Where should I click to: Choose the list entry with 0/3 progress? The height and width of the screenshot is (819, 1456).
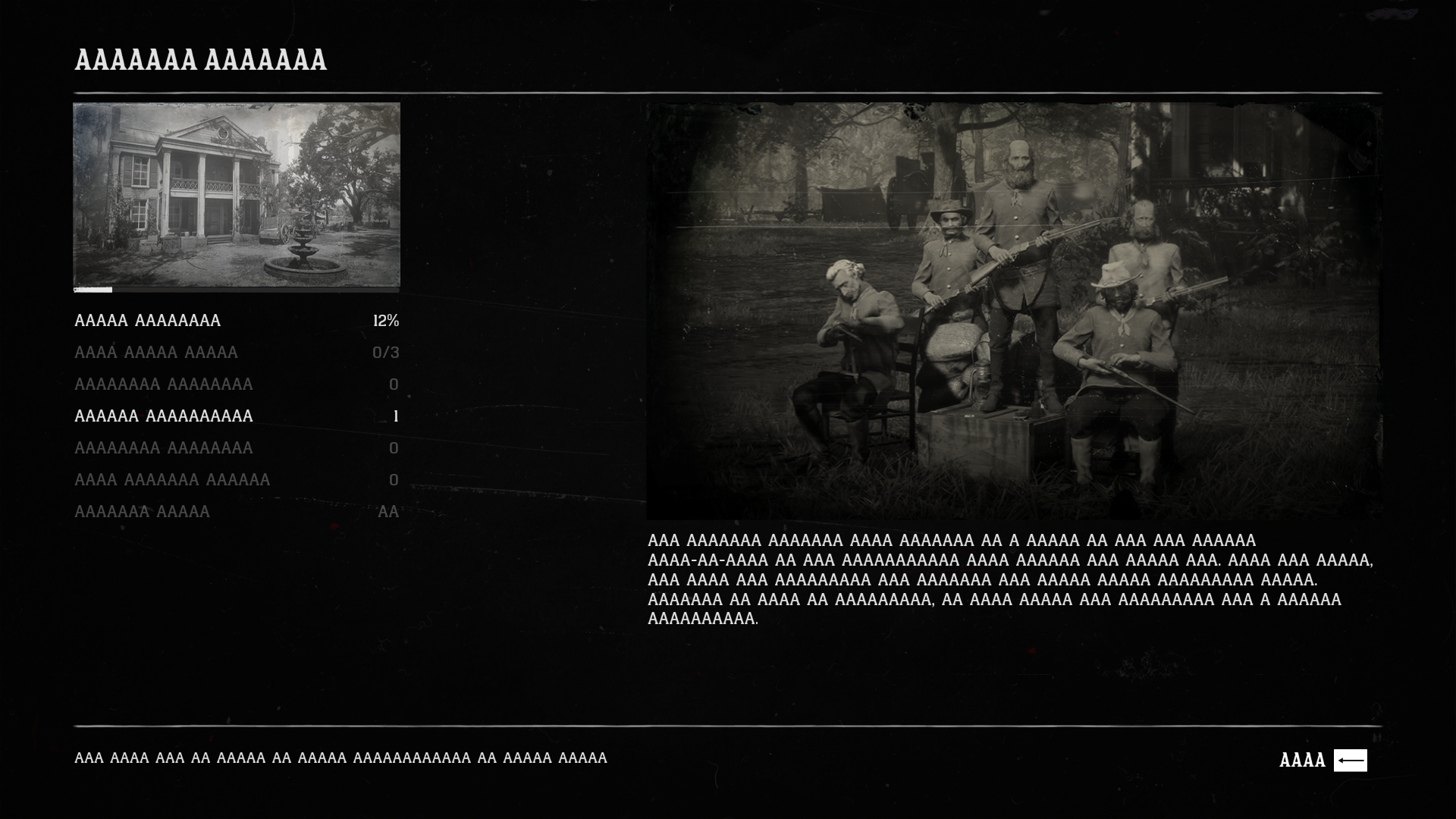[x=236, y=353]
